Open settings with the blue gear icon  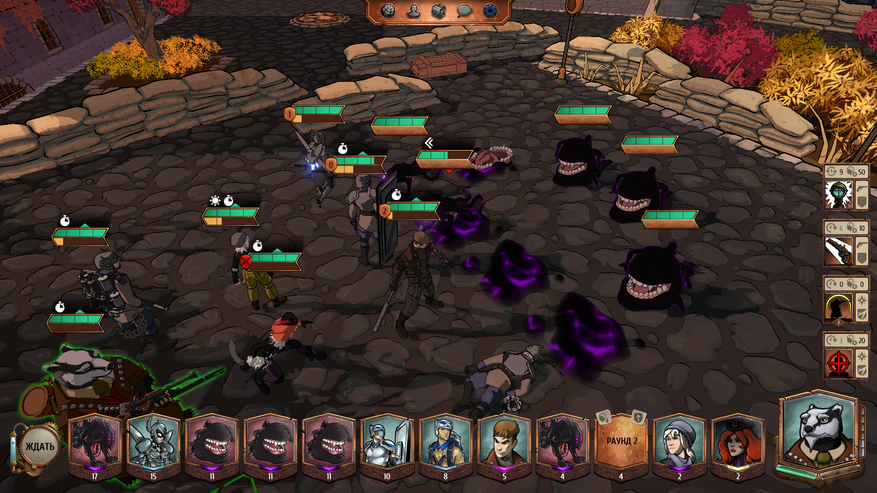pyautogui.click(x=491, y=11)
